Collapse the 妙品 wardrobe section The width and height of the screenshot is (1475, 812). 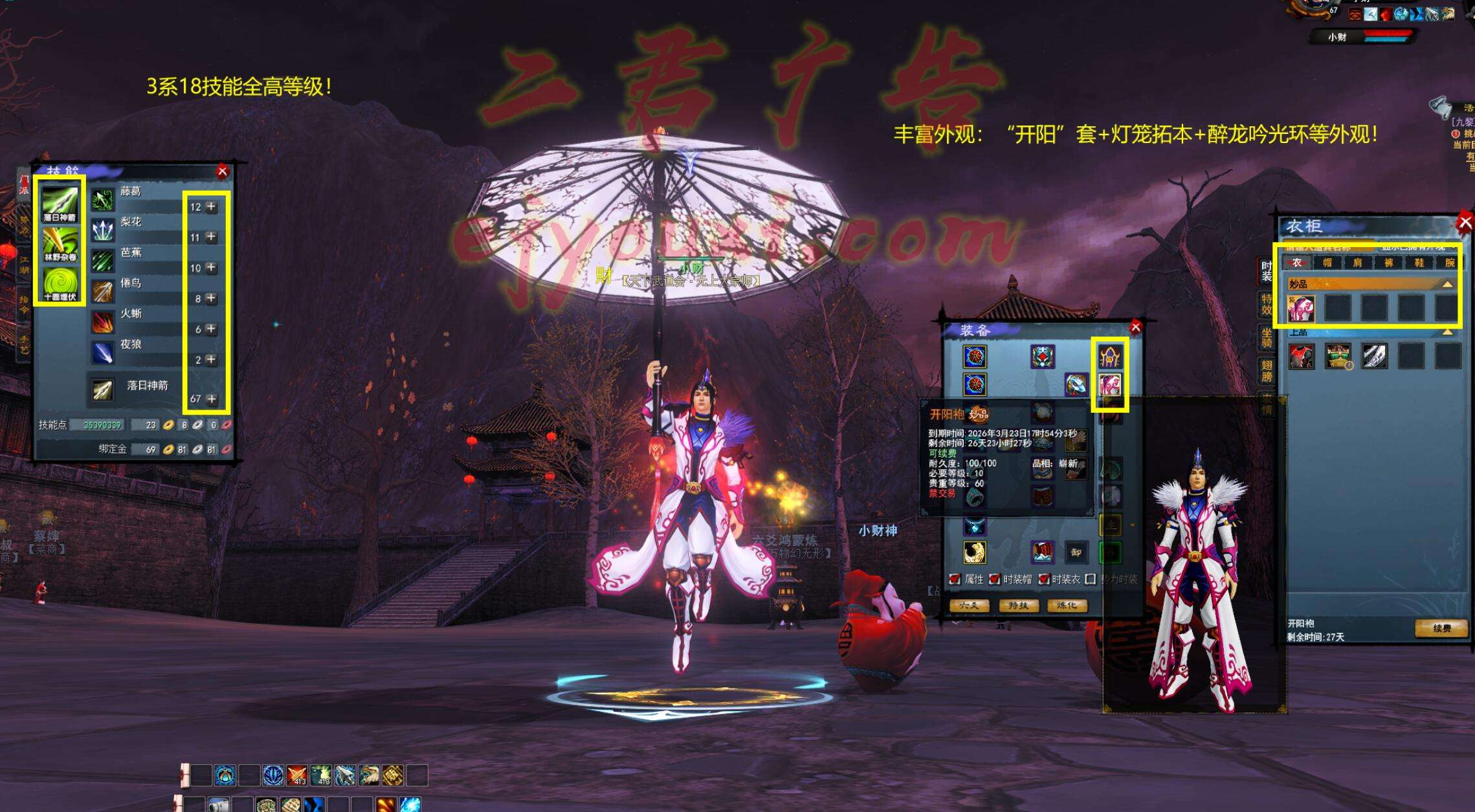[x=1447, y=284]
